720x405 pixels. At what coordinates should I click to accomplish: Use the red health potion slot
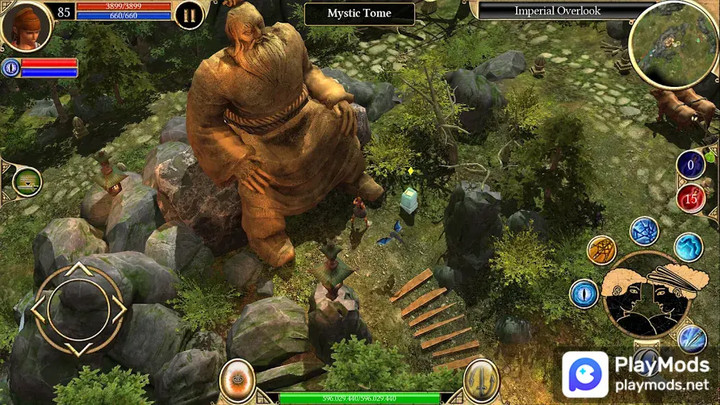690,197
